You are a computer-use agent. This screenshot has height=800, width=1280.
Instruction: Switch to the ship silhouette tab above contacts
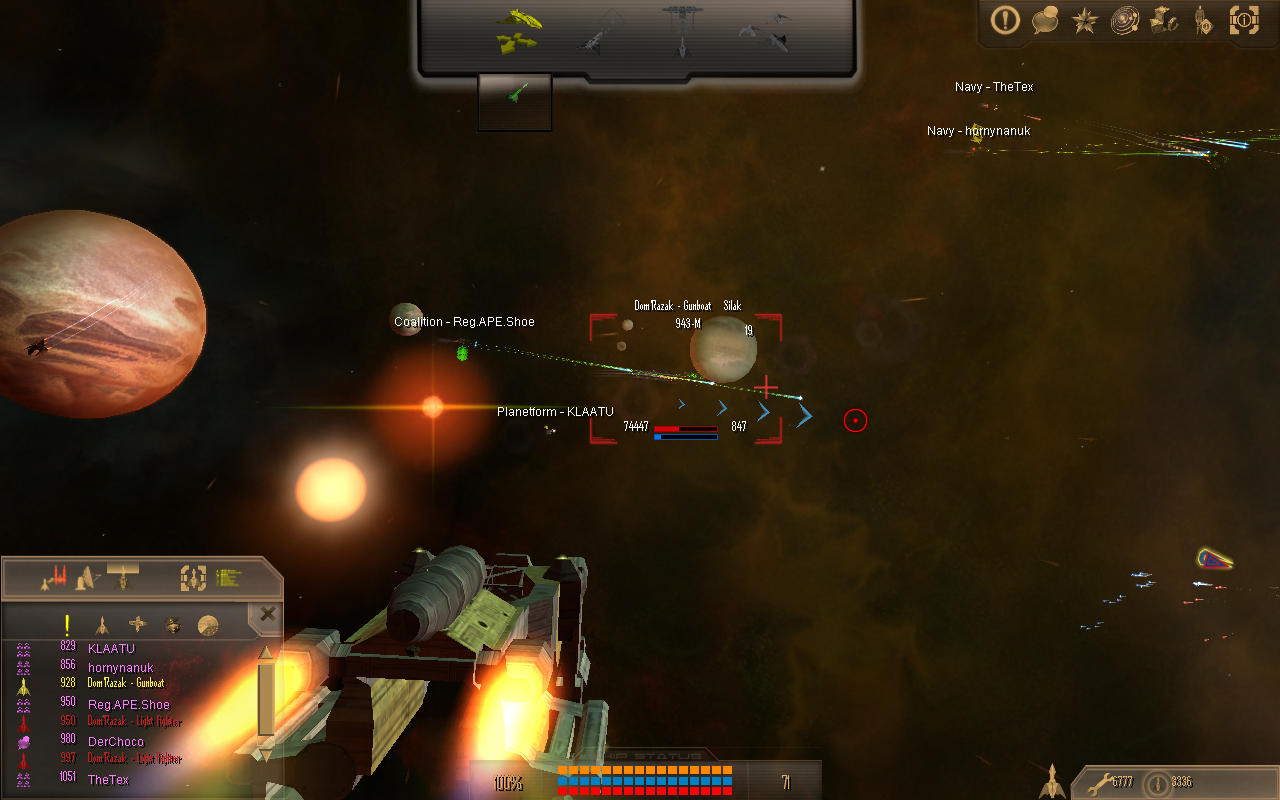tap(122, 577)
